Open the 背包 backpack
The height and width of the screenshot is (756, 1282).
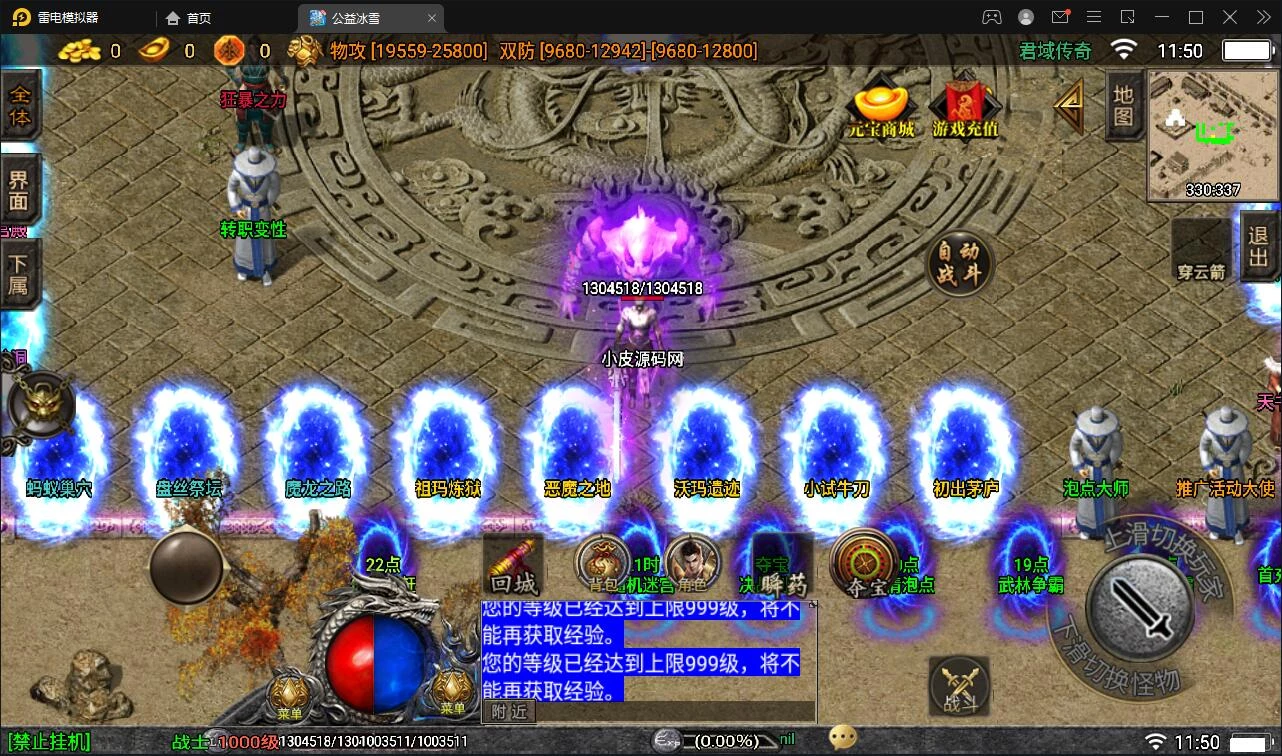(602, 566)
